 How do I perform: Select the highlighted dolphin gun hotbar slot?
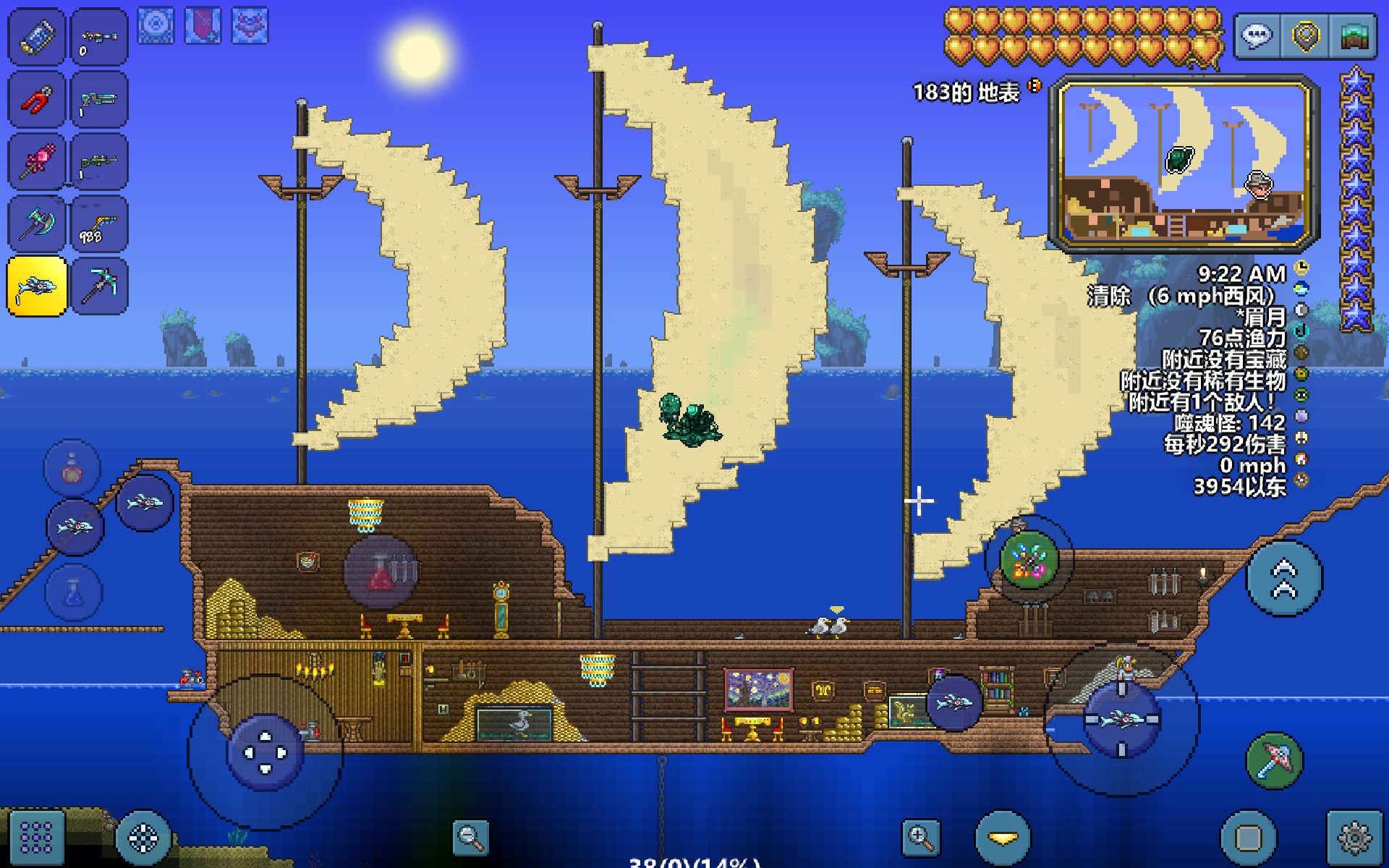point(37,286)
